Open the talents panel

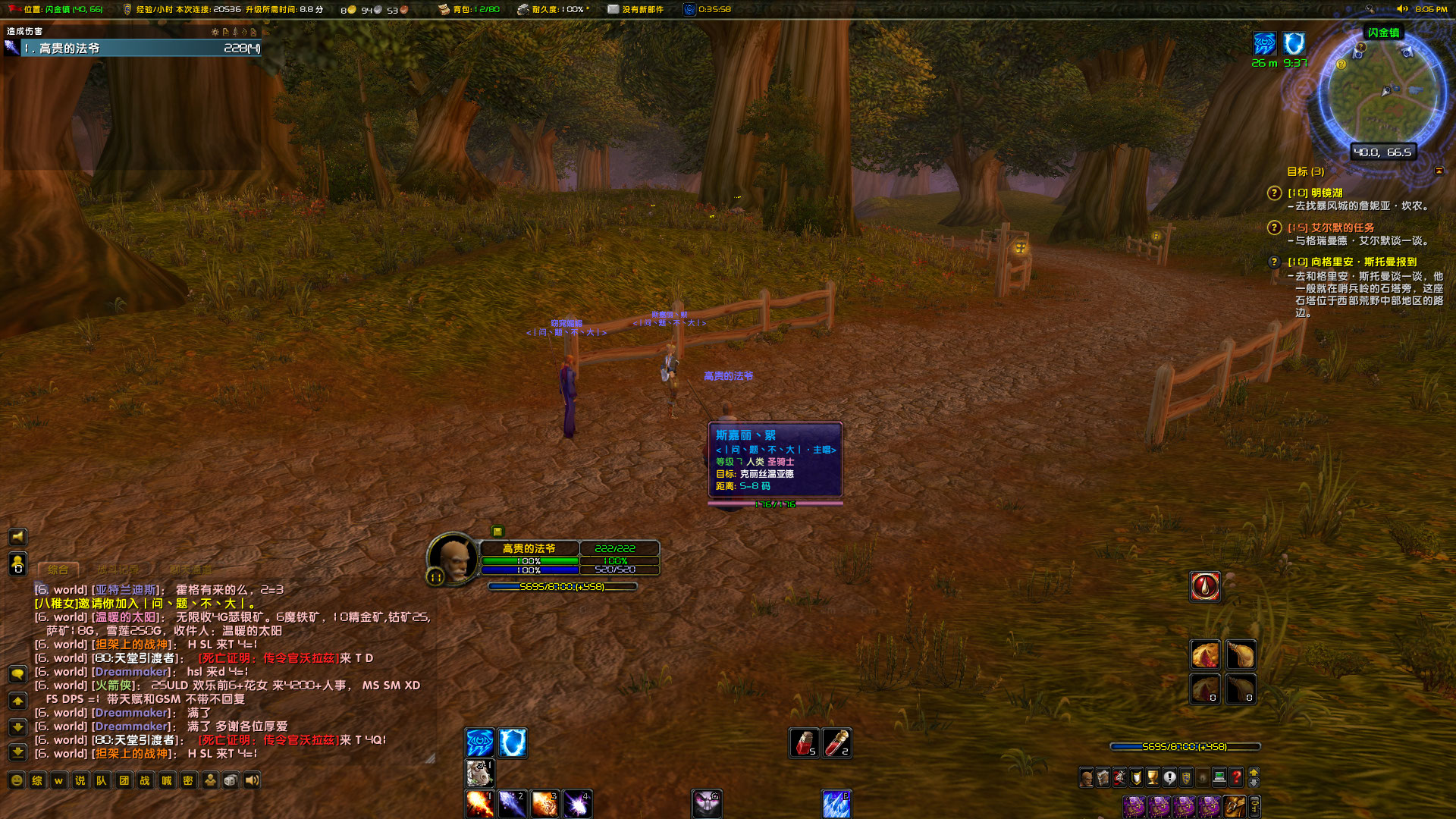(1119, 777)
